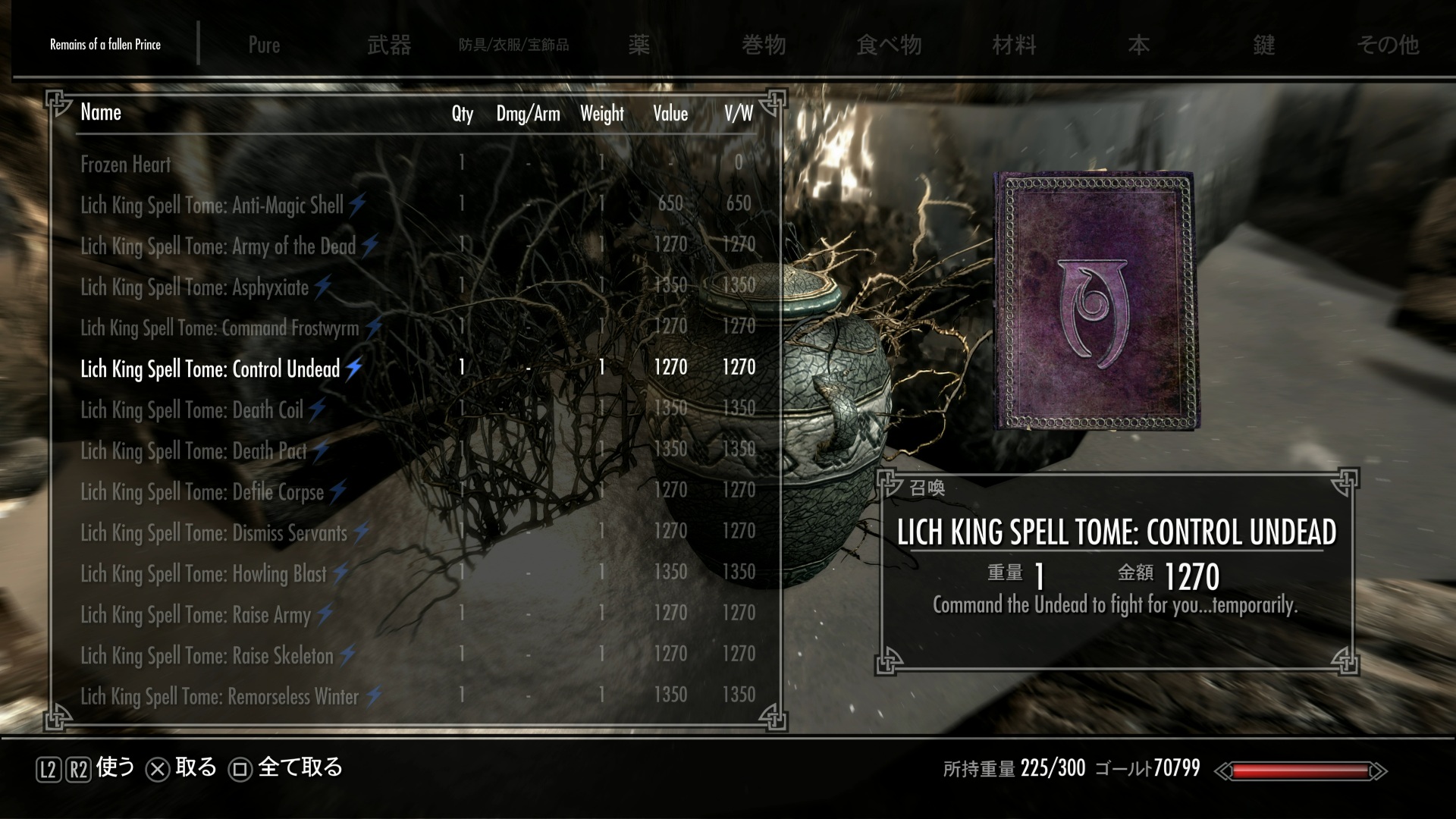Pick the Defile Corpse spell tome
The height and width of the screenshot is (819, 1456).
click(202, 491)
